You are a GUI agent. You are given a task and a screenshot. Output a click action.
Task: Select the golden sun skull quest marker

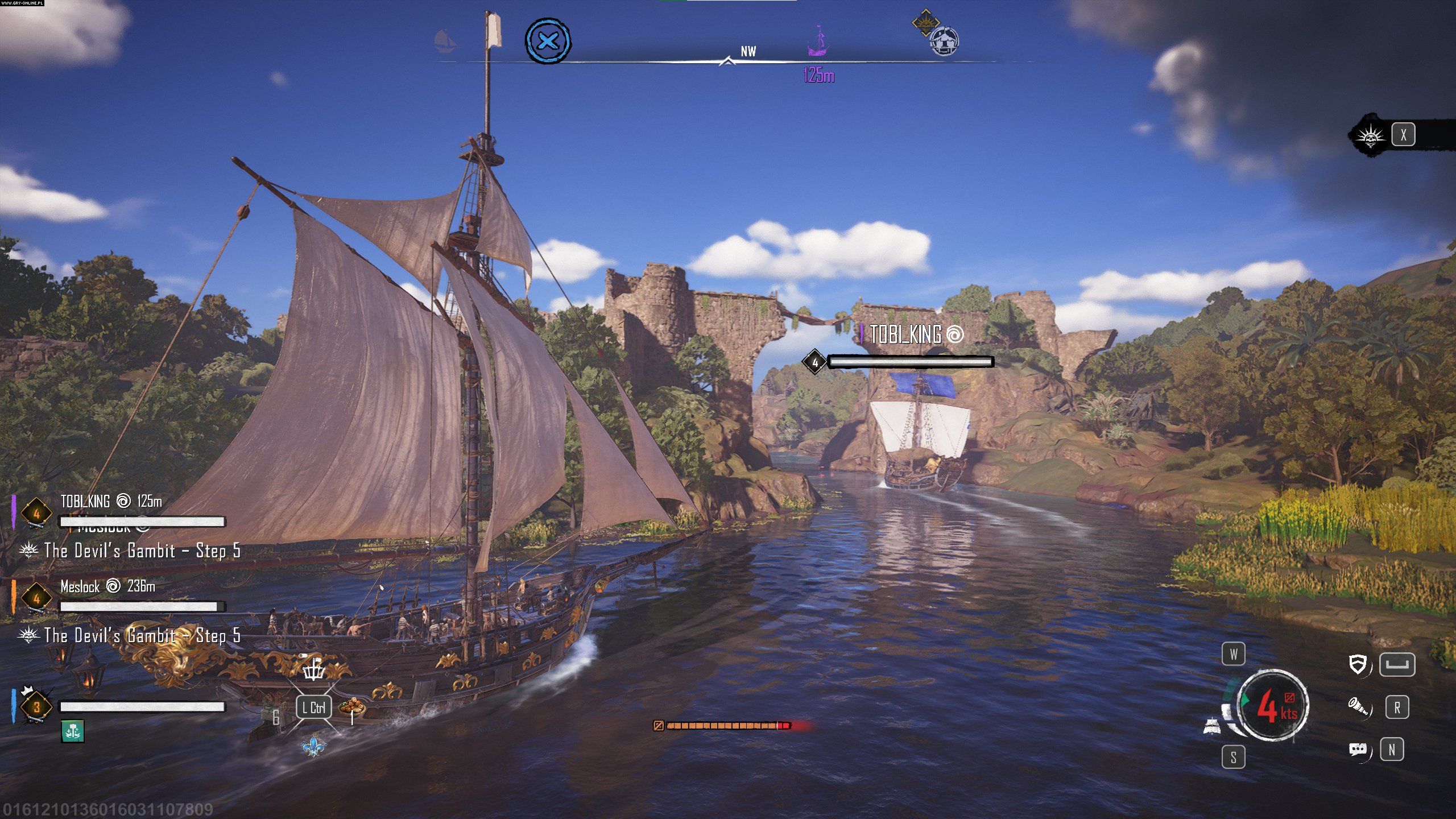(925, 22)
